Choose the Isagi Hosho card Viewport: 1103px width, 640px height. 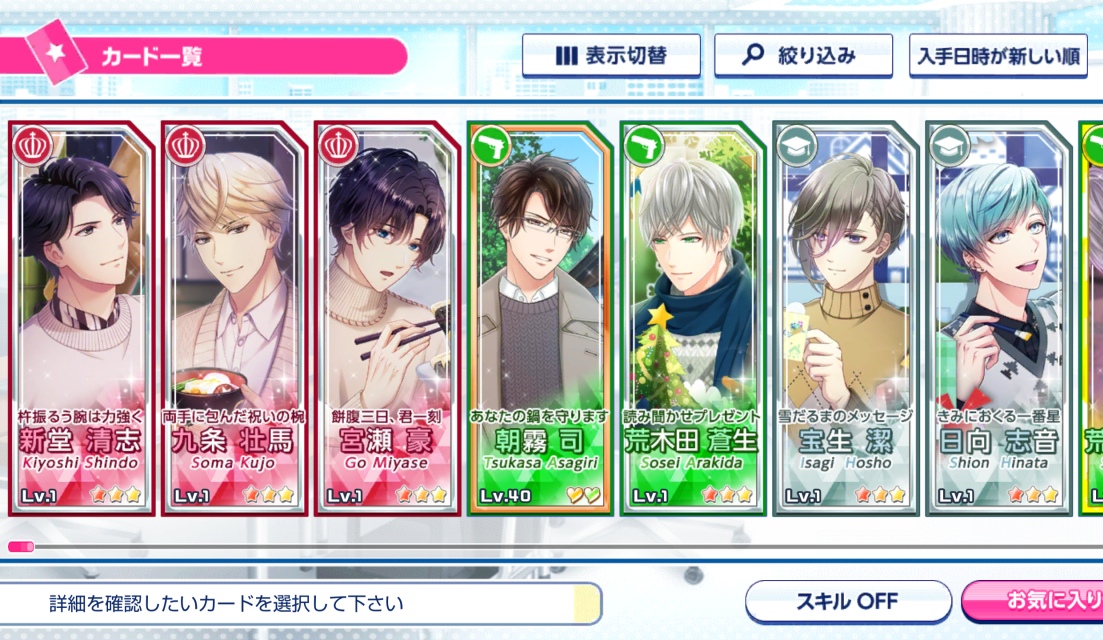846,318
